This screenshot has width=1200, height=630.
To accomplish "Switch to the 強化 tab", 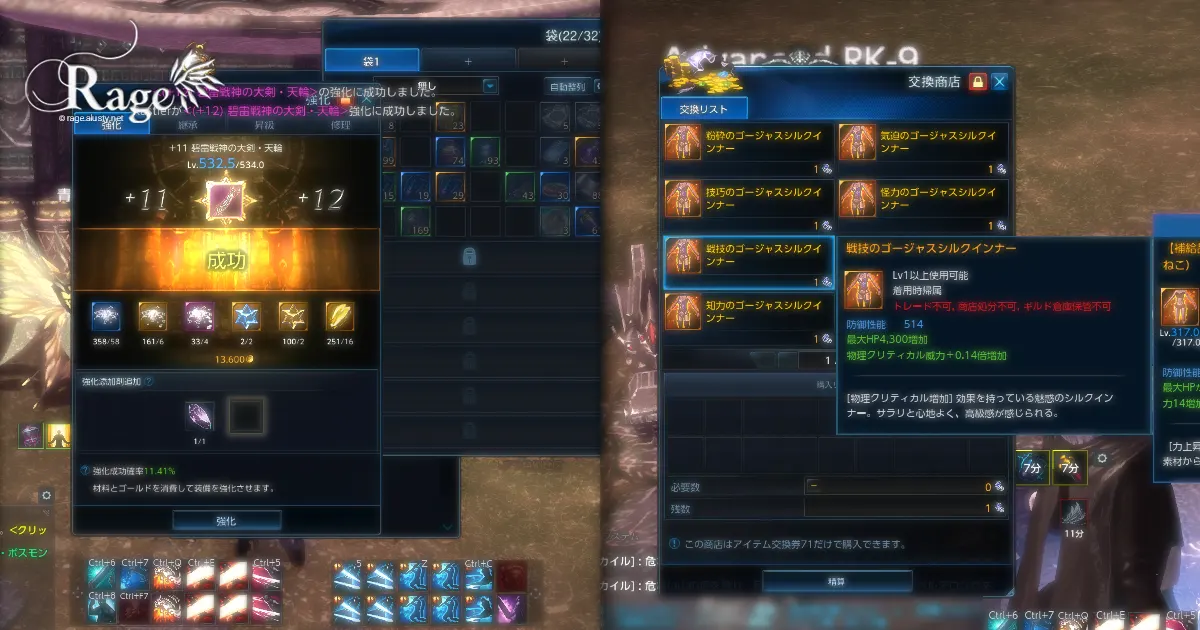I will coord(110,125).
